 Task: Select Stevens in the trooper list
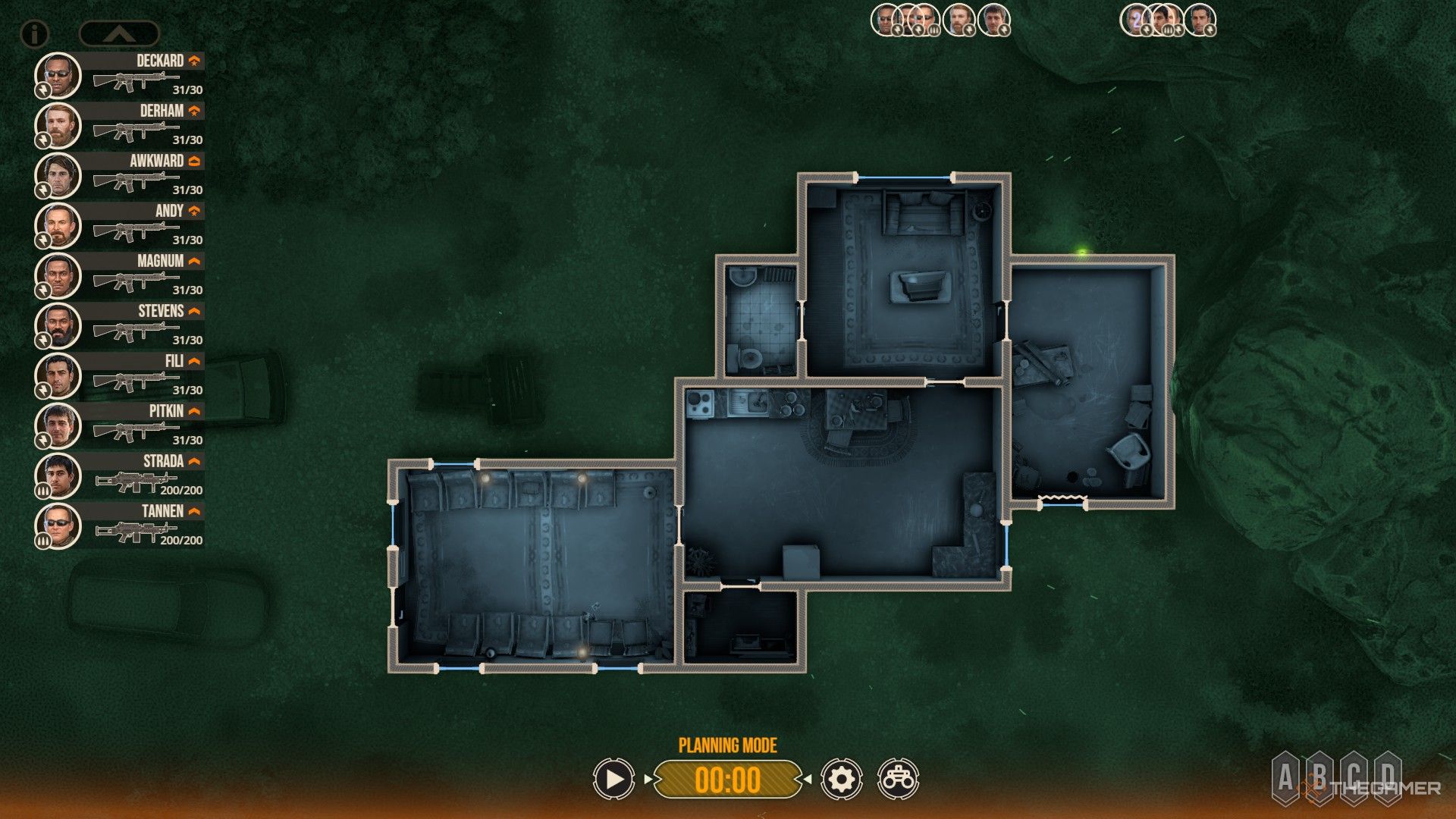click(x=120, y=325)
